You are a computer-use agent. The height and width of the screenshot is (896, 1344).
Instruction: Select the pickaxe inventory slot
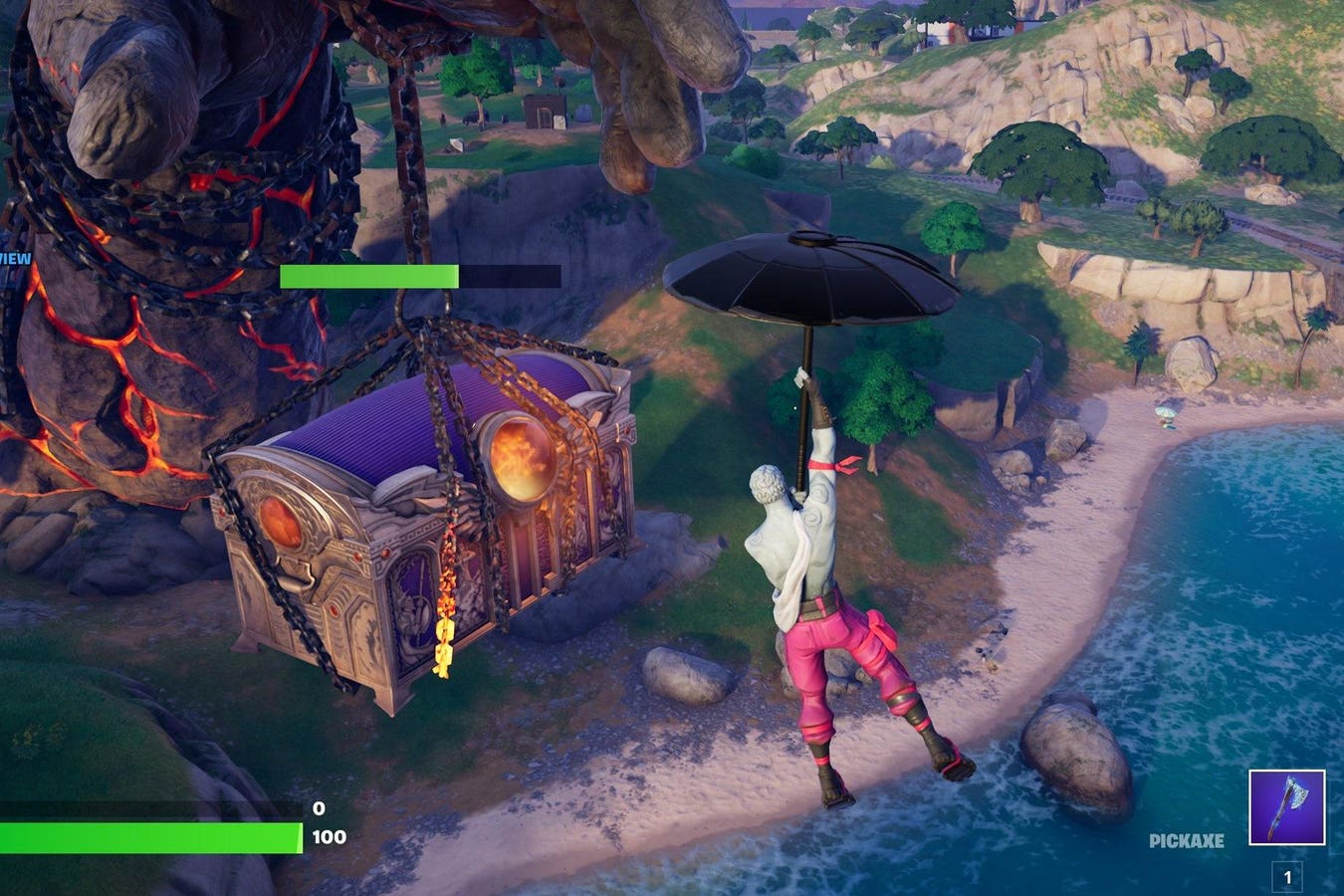pos(1287,807)
